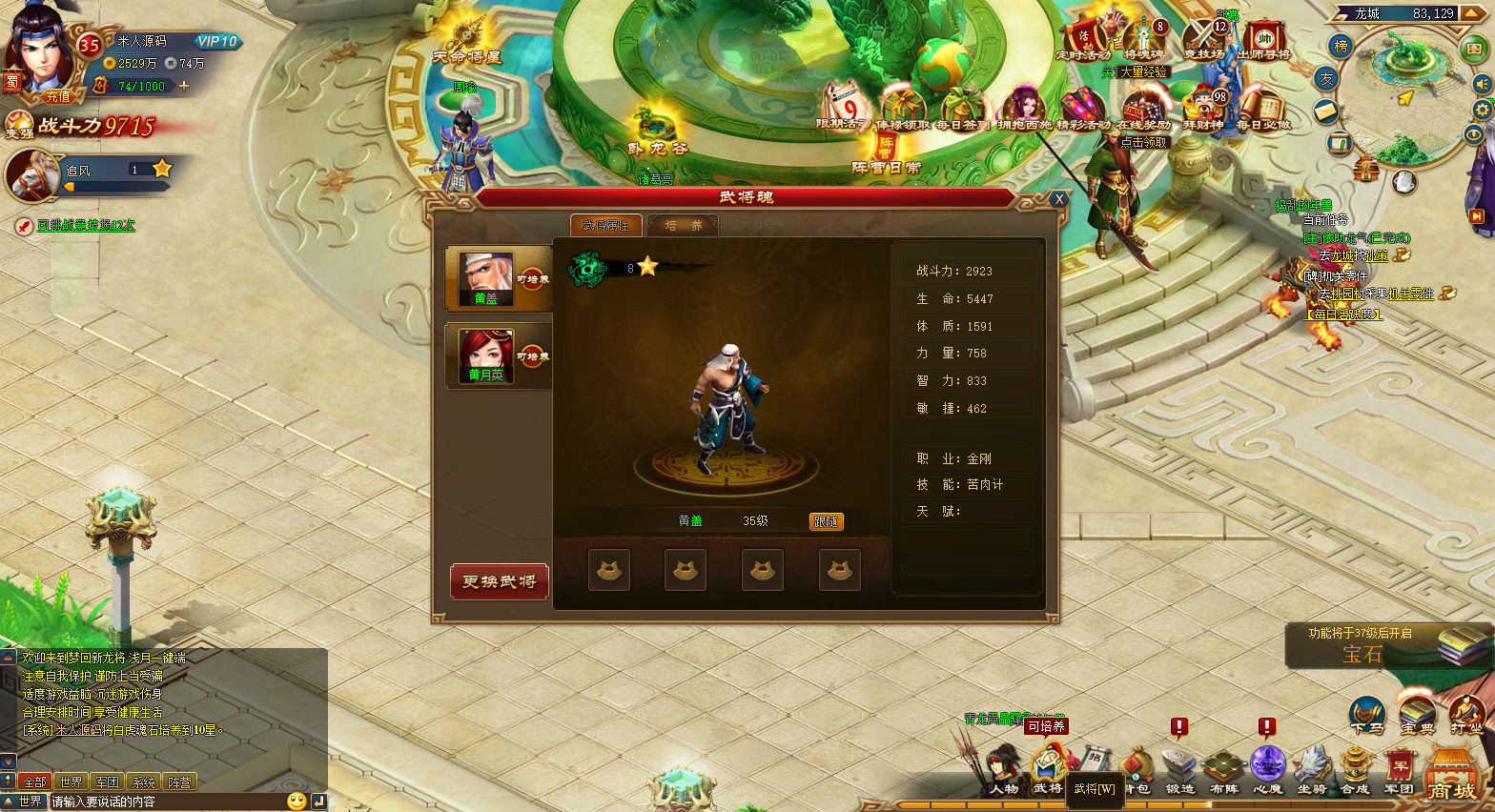Open the 拜财神 god of wealth icon

[x=1203, y=109]
